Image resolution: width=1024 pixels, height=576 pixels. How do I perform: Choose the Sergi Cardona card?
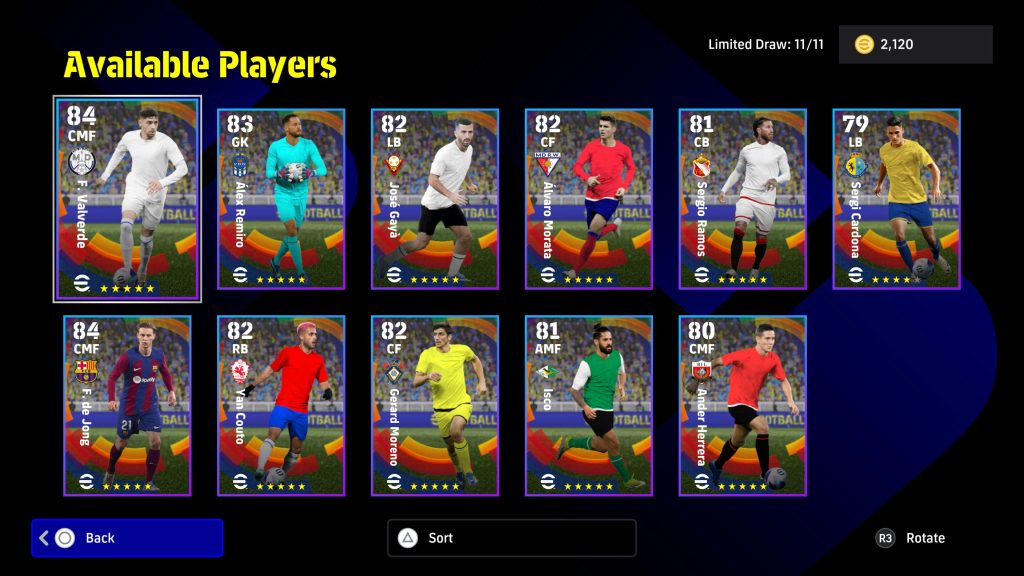[897, 198]
